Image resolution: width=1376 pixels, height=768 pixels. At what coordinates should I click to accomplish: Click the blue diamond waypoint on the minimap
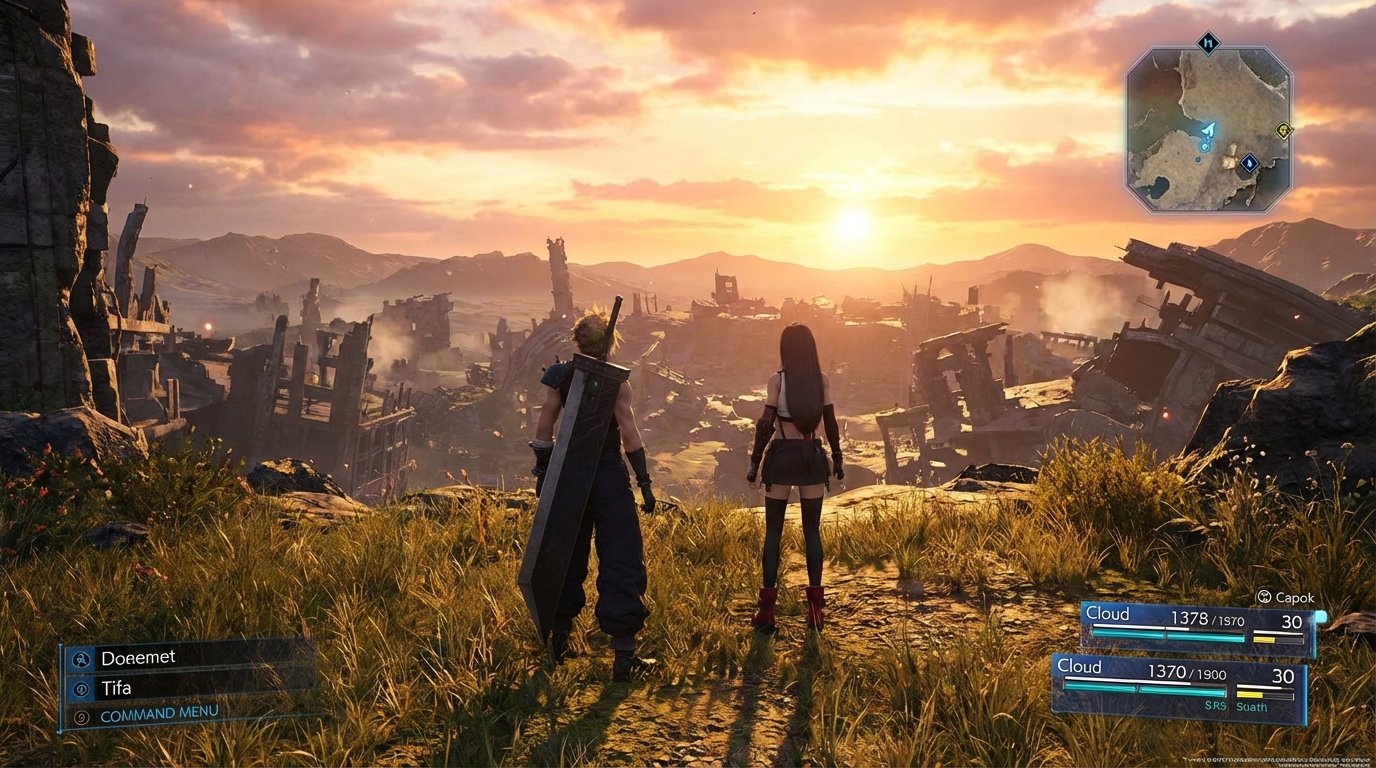coord(1248,162)
